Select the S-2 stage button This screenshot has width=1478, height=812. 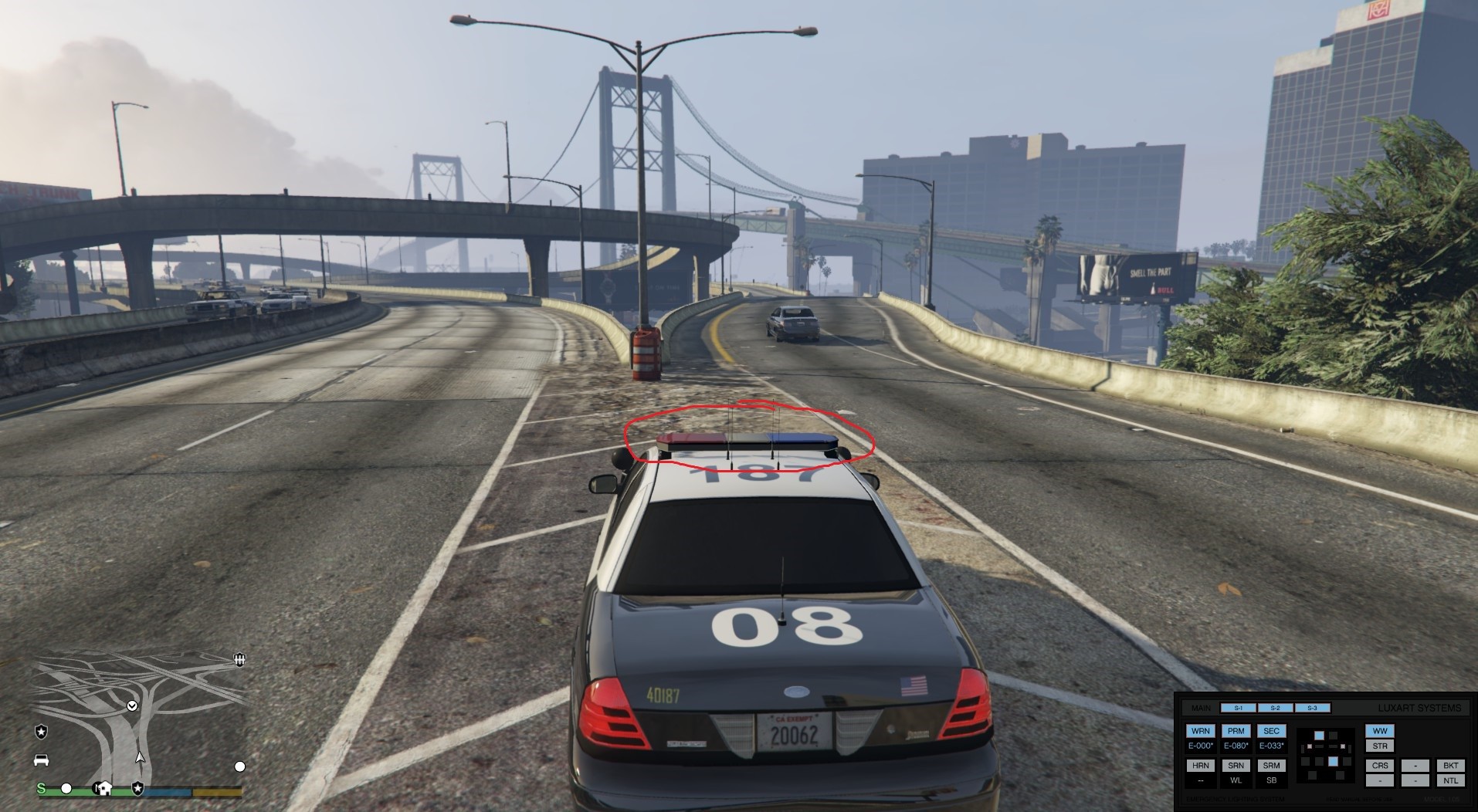[x=1275, y=708]
